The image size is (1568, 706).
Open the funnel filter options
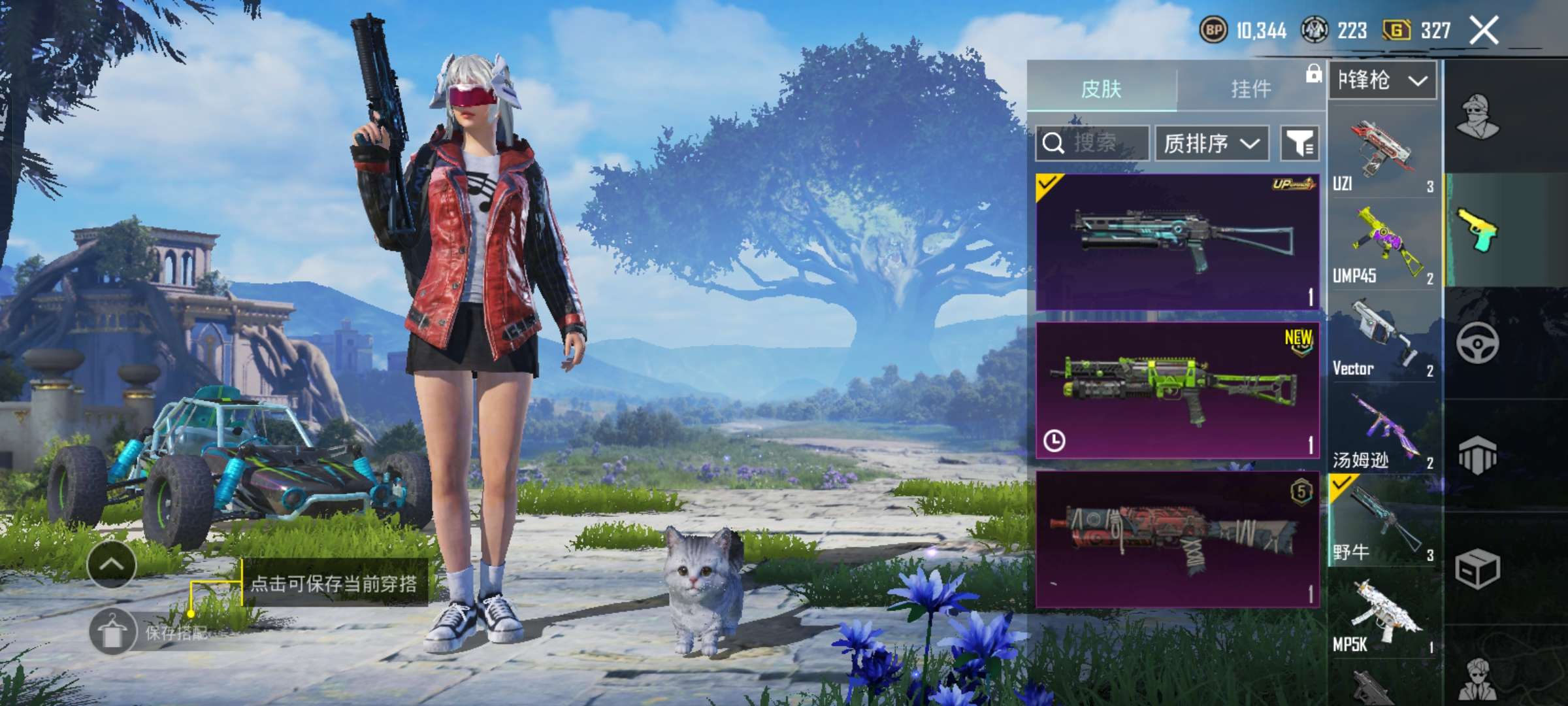(x=1299, y=143)
